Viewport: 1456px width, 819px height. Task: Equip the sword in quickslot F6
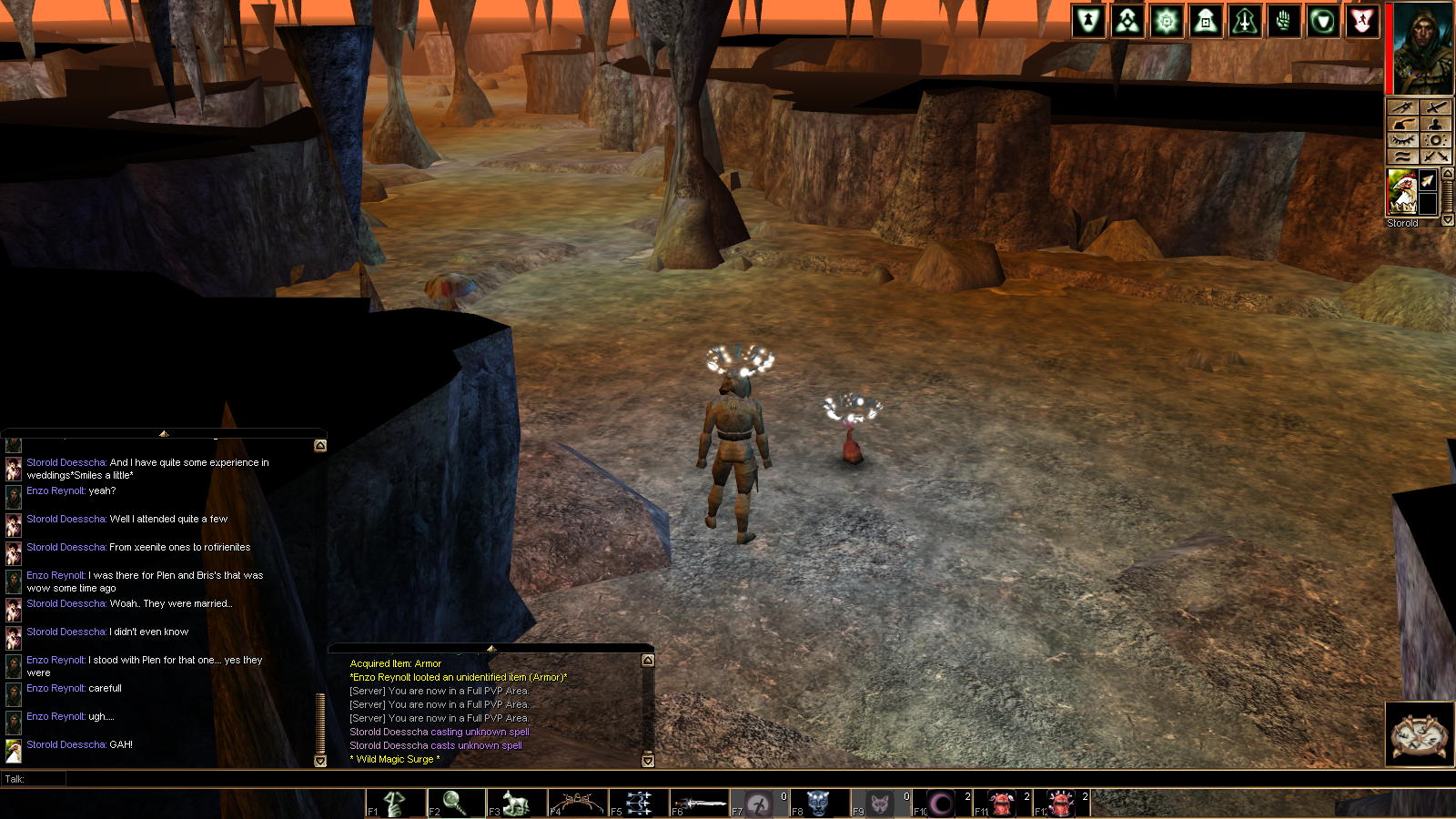click(x=699, y=804)
